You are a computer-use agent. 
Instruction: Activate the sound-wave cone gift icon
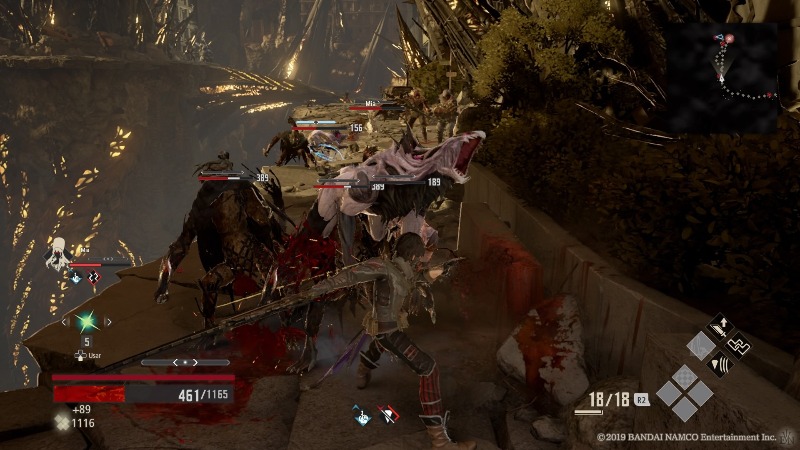click(719, 364)
